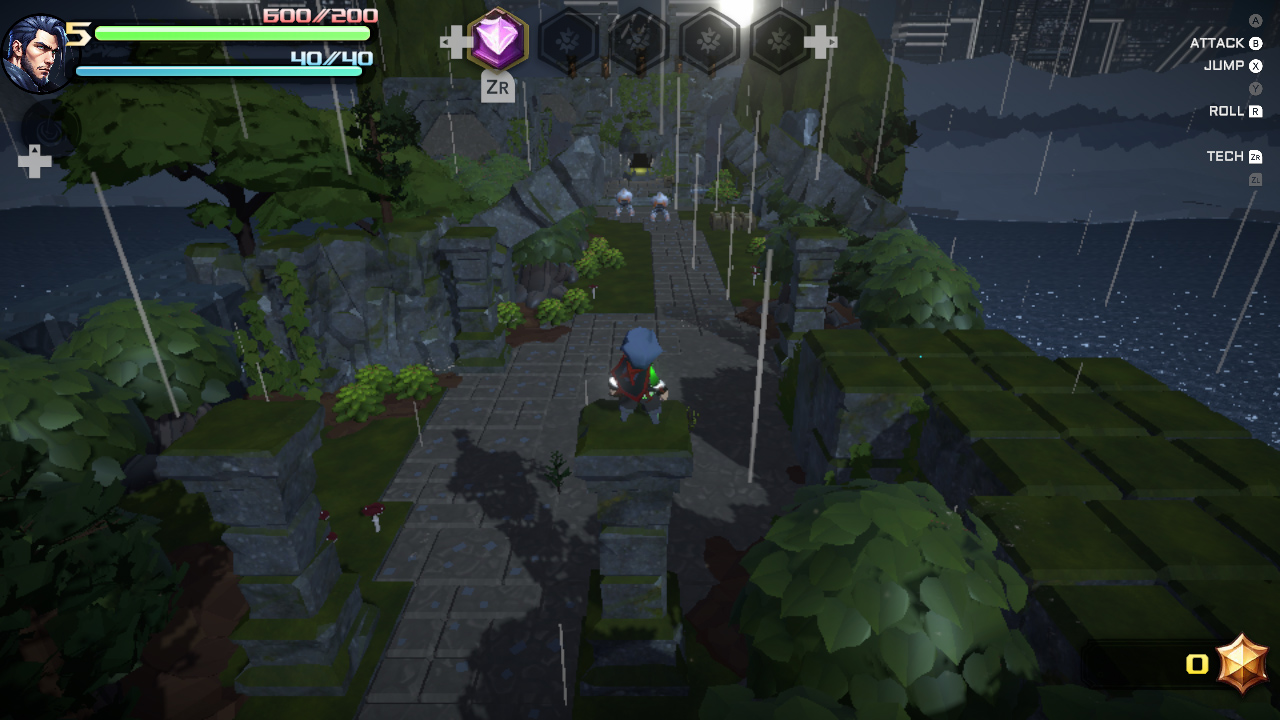Select the purple gem tech slot
Image resolution: width=1280 pixels, height=720 pixels.
click(497, 40)
